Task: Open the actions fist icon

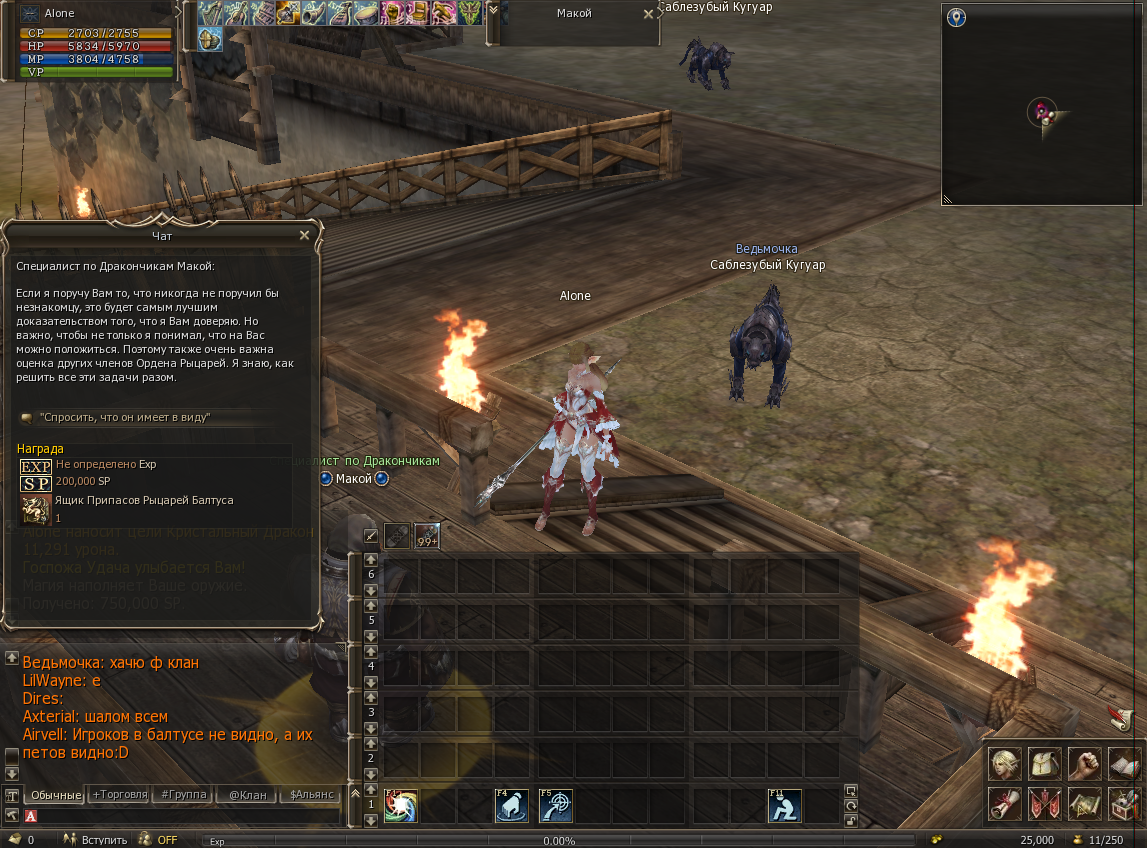Action: coord(1084,764)
